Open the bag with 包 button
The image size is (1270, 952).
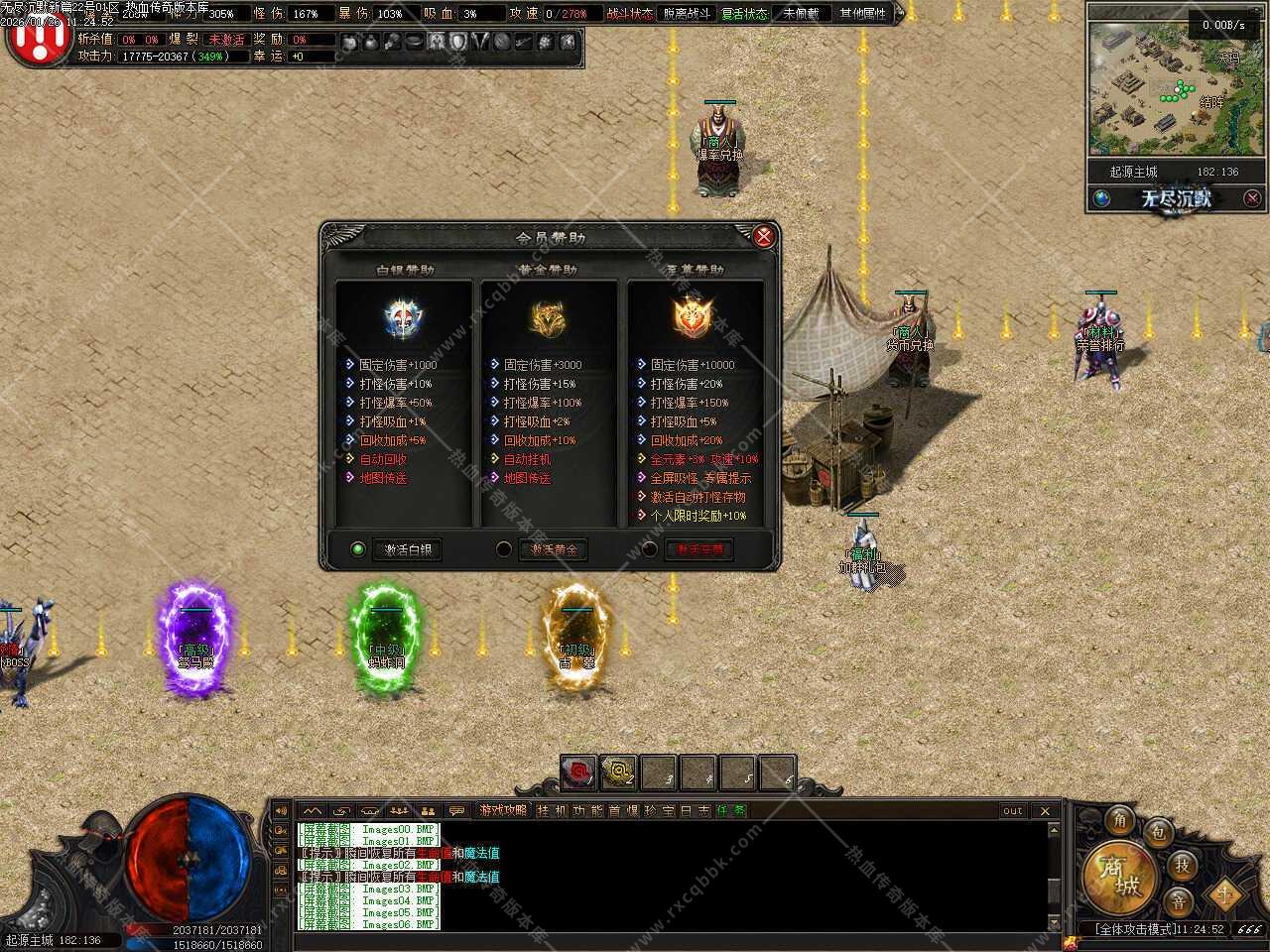1158,833
